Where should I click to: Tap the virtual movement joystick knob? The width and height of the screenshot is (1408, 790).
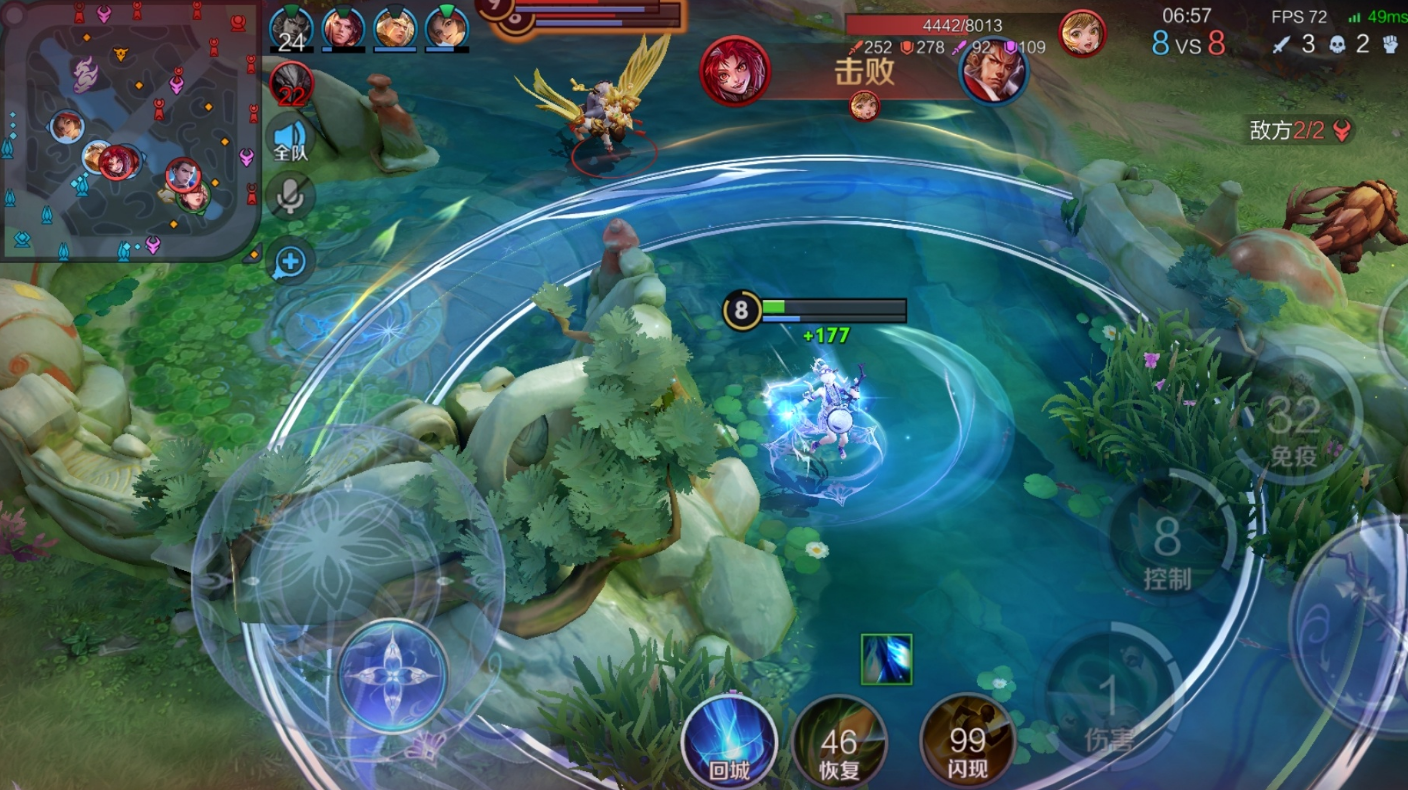[391, 676]
